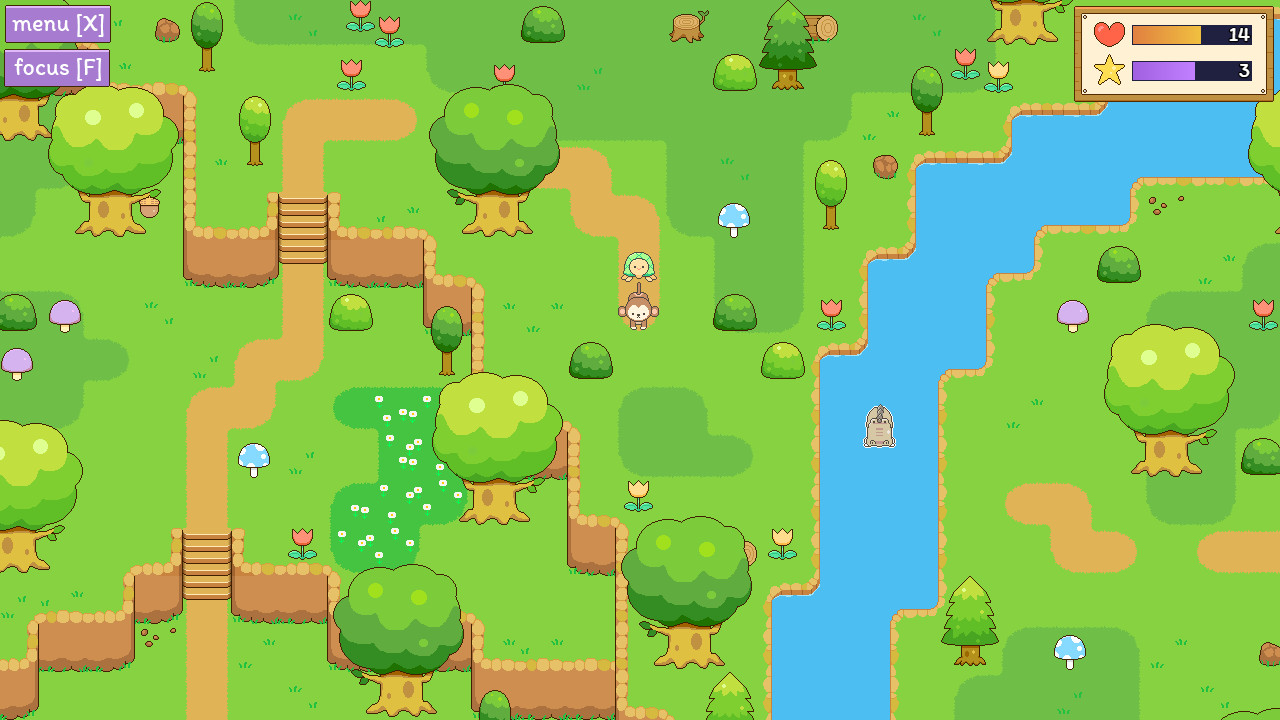Click the purple mushroom on the right side
This screenshot has height=720, width=1280.
click(x=1072, y=316)
